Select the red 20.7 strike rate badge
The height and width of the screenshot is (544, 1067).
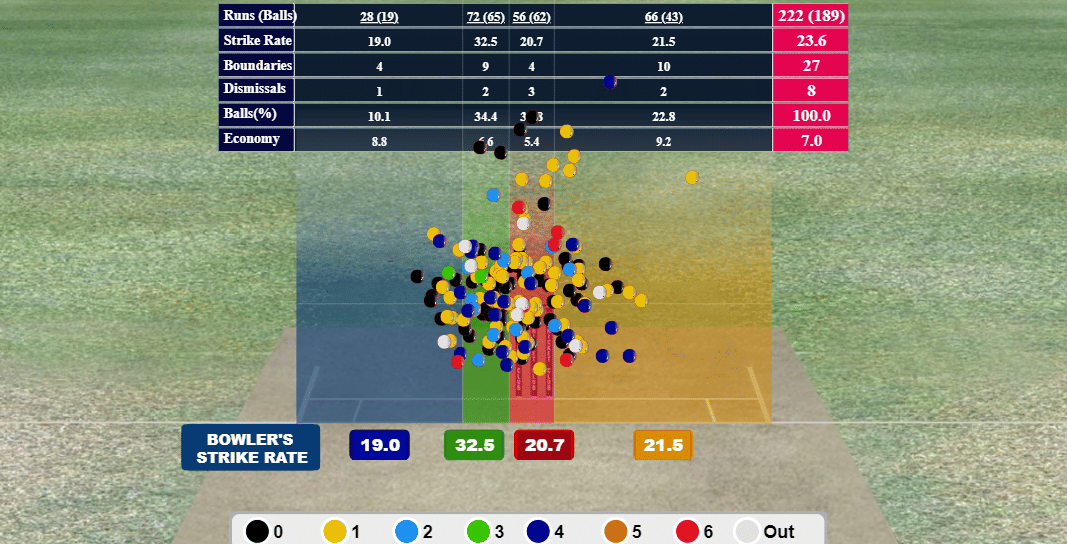coord(544,445)
